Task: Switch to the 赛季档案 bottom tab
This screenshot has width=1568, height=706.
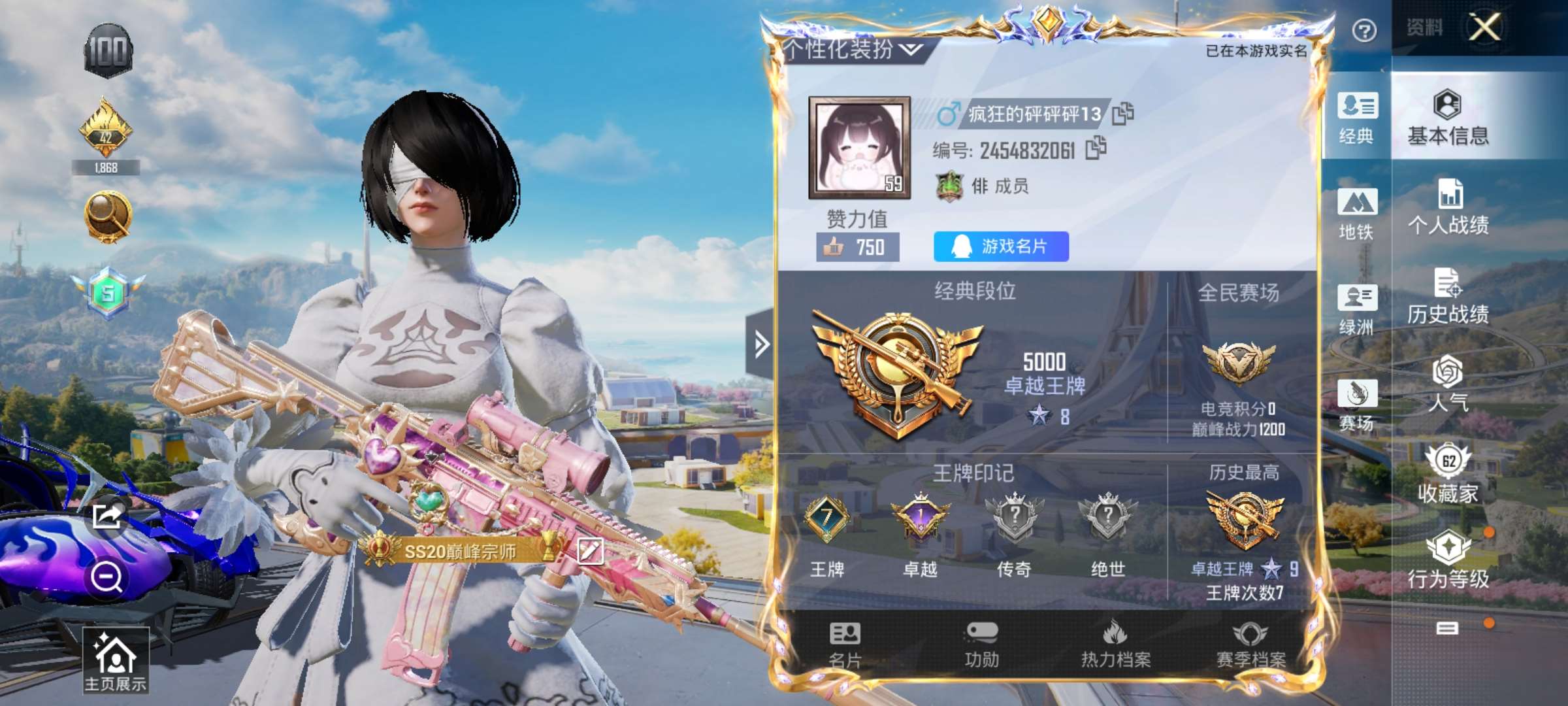Action: [1250, 645]
